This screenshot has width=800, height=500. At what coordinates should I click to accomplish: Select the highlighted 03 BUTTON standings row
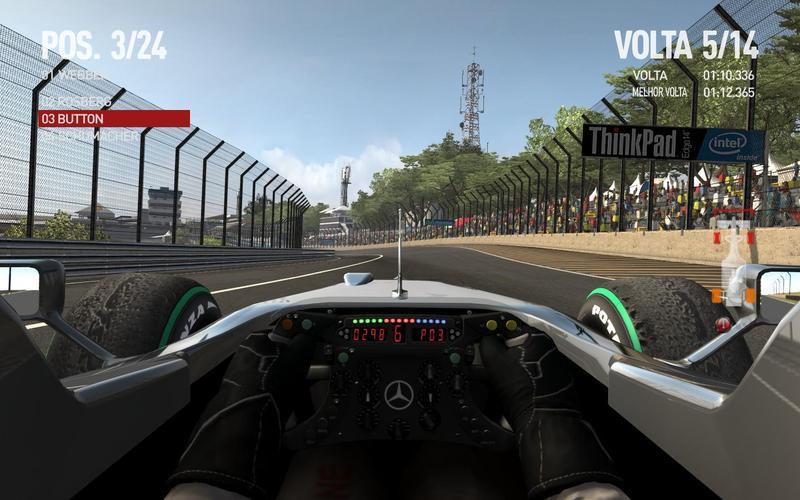pyautogui.click(x=113, y=118)
